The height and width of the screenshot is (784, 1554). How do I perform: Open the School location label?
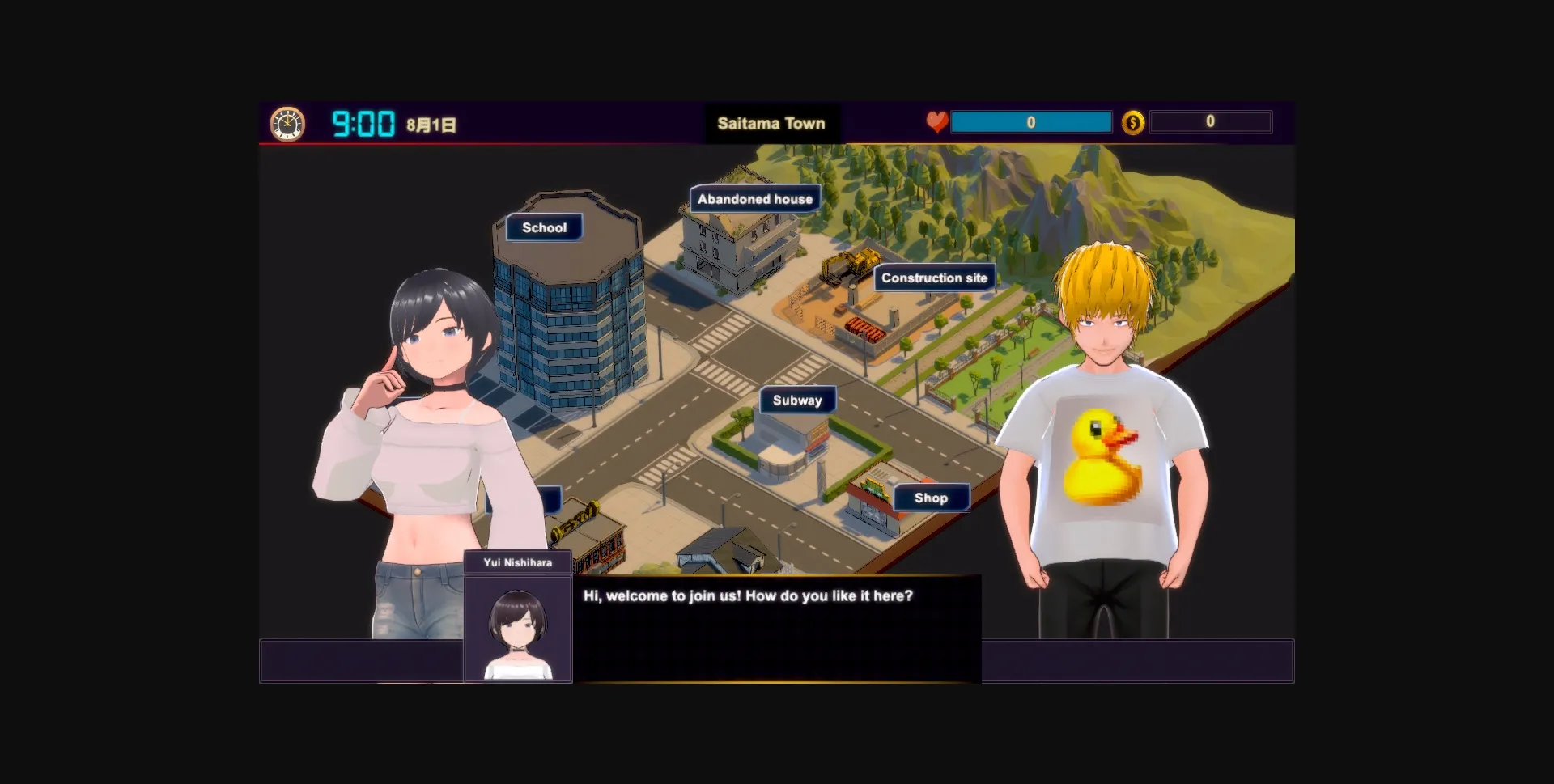tap(544, 227)
